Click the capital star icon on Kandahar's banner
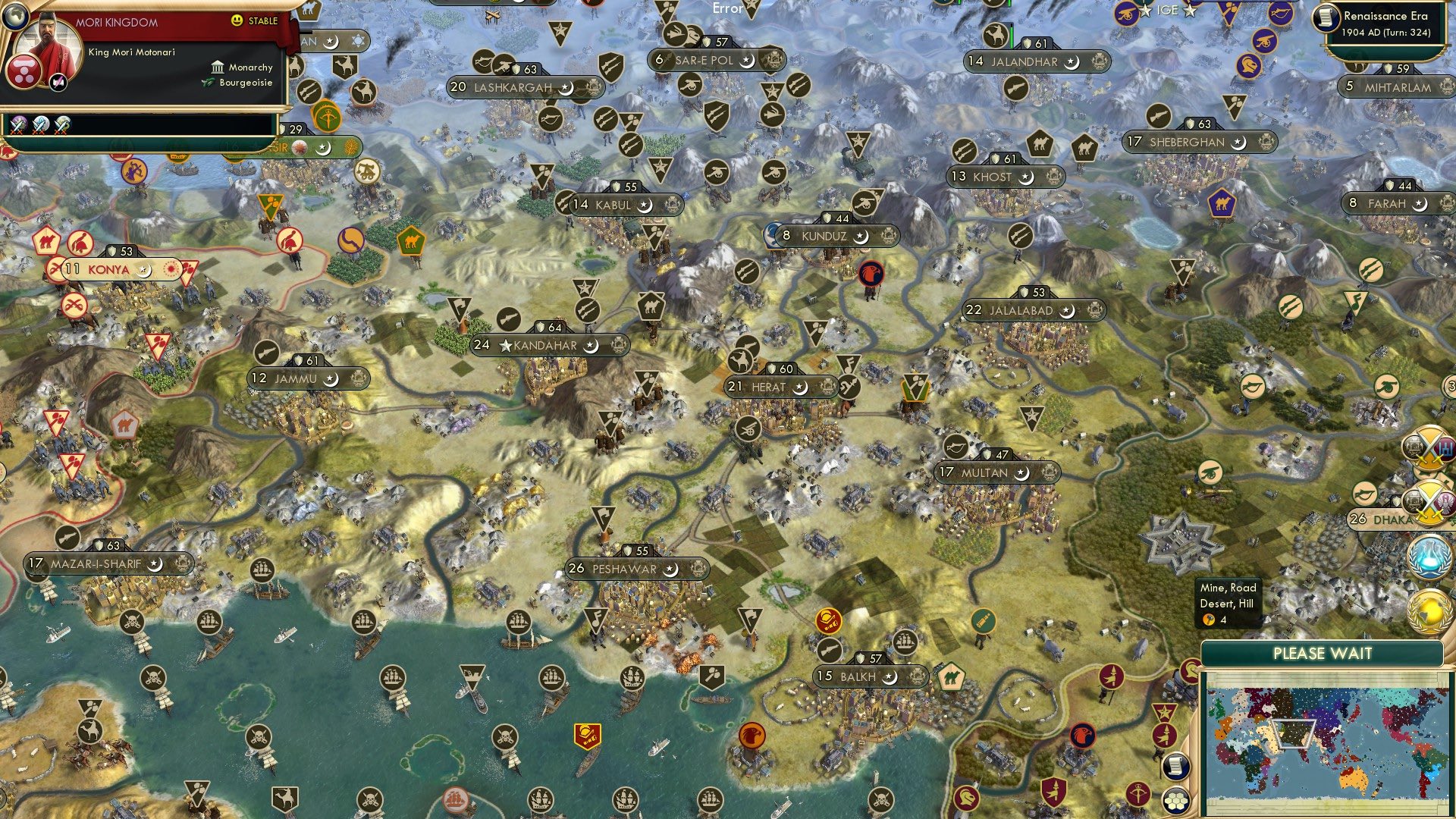 (505, 345)
